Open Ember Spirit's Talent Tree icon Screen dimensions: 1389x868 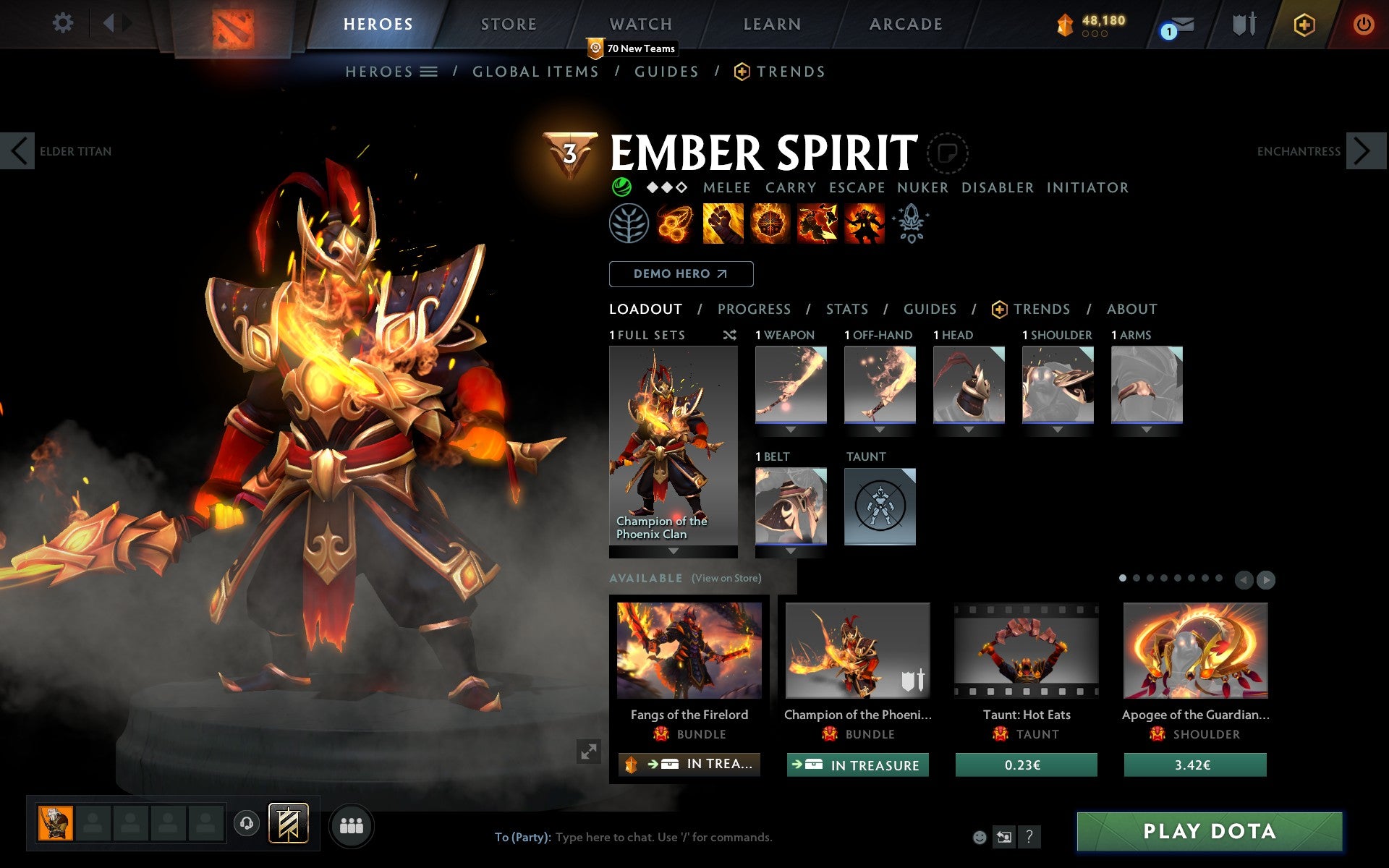click(629, 224)
